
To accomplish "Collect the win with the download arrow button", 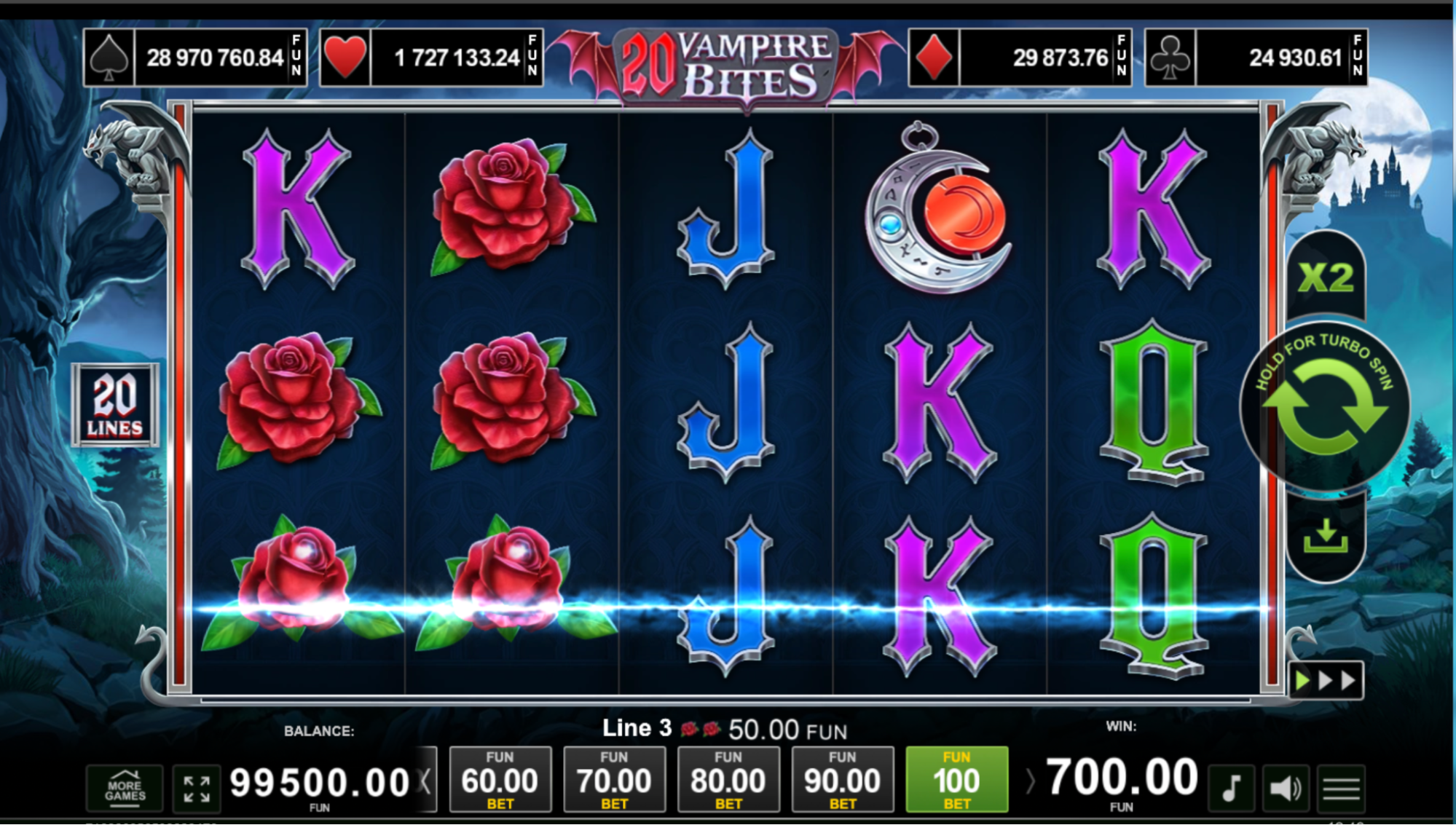I will (1325, 537).
